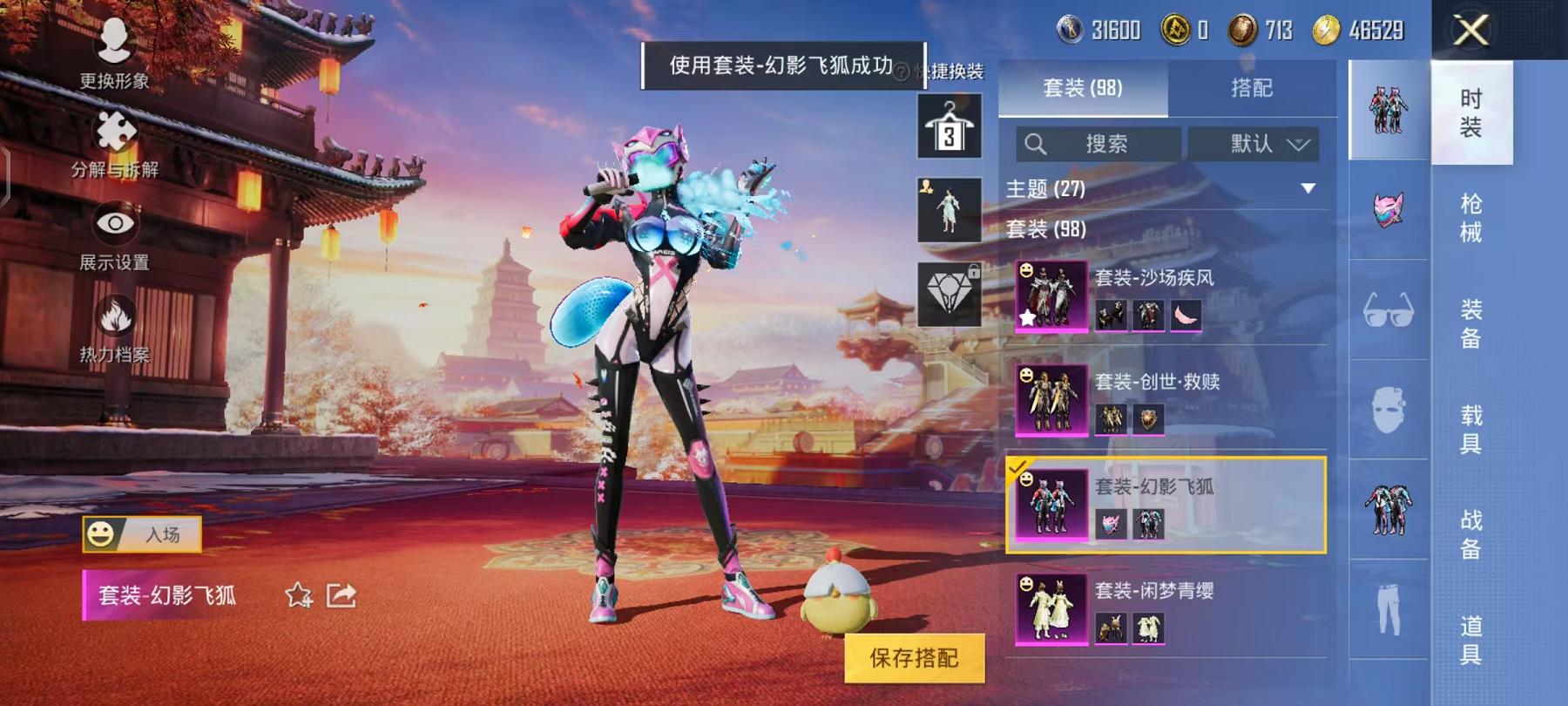Open 展示设置 eye icon

(118, 224)
